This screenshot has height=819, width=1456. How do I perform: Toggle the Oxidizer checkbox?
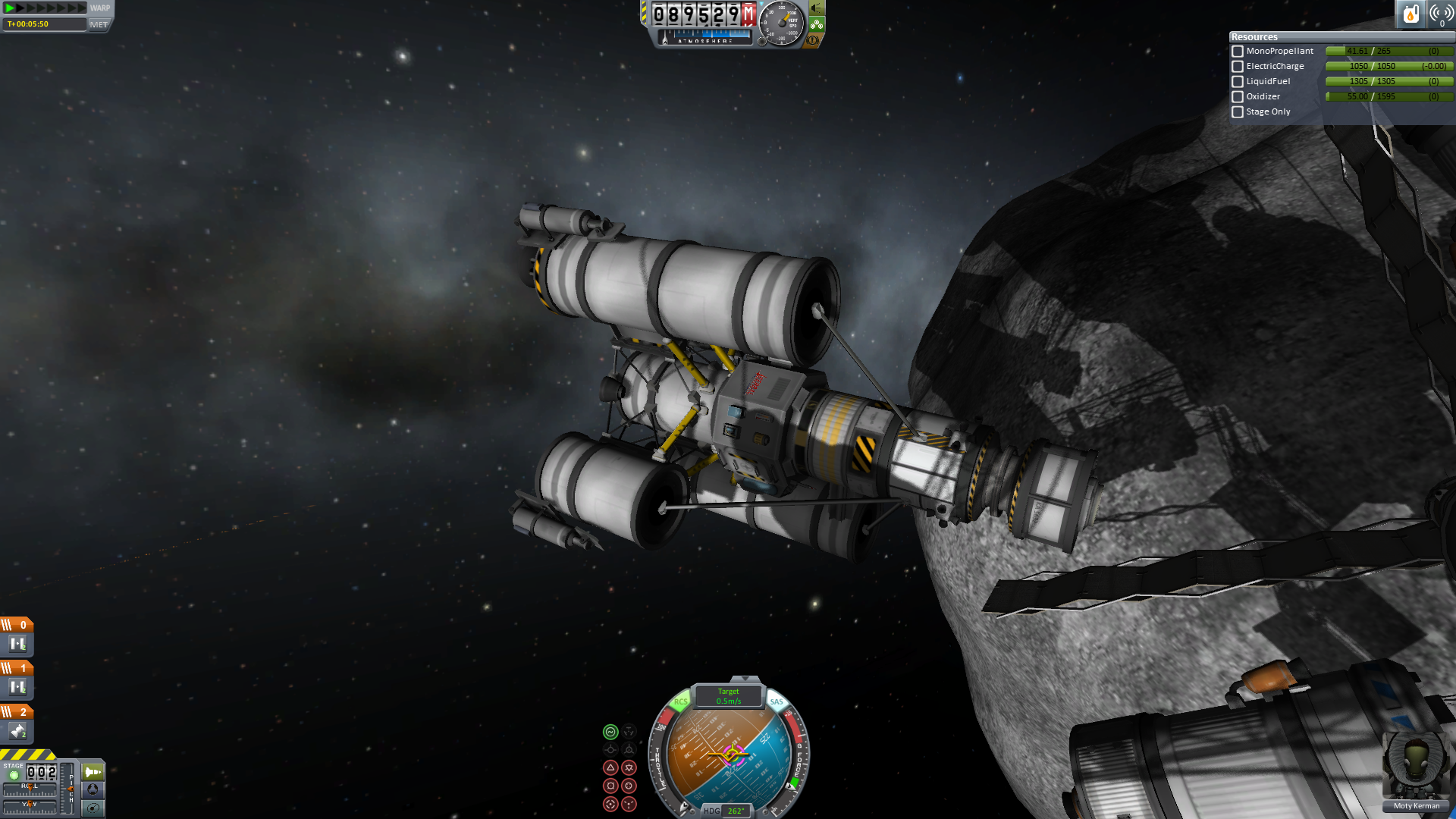(x=1238, y=97)
